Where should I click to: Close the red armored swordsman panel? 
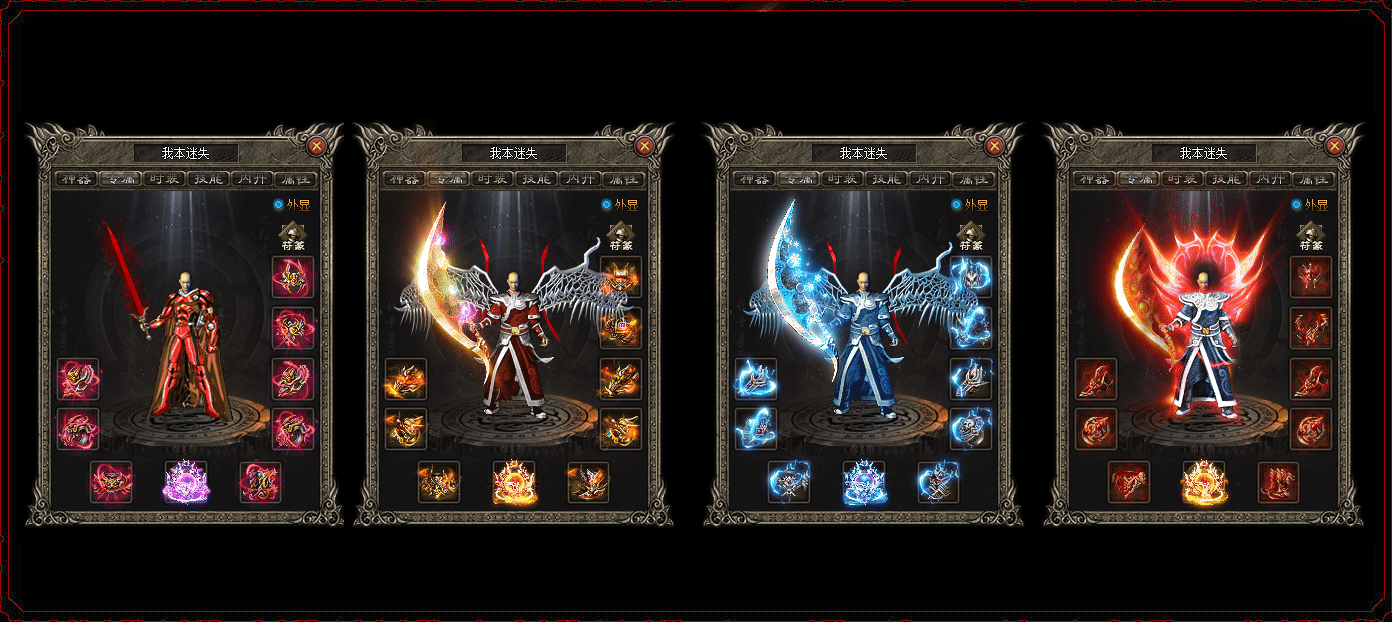(316, 146)
